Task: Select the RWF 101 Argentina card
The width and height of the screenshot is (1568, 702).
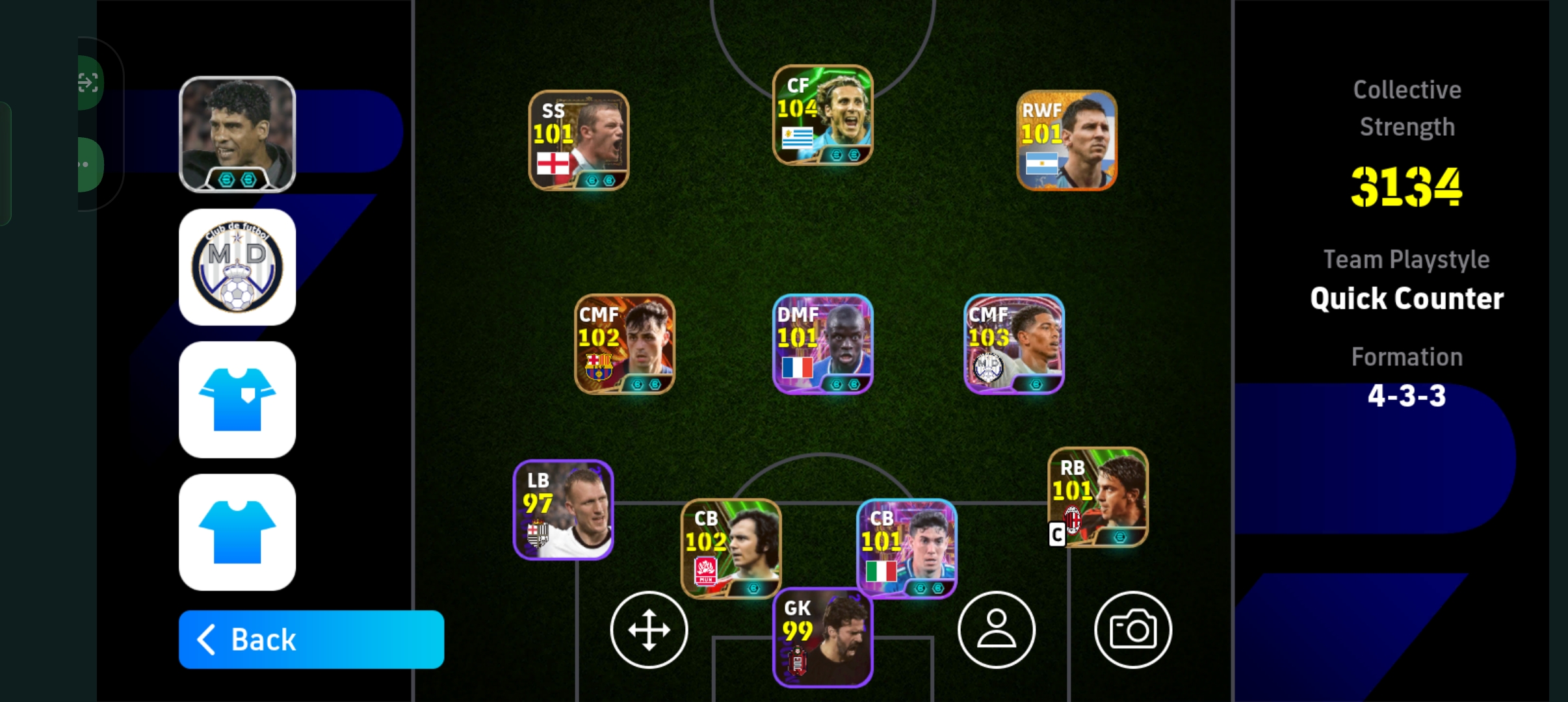Action: point(1067,140)
